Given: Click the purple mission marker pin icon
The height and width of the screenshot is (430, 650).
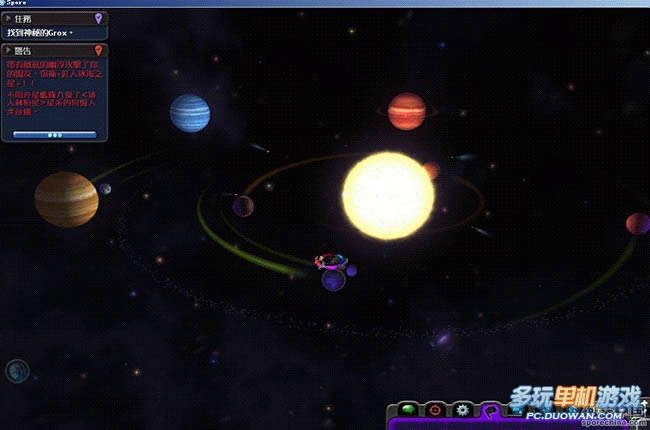Looking at the screenshot, I should tap(98, 18).
